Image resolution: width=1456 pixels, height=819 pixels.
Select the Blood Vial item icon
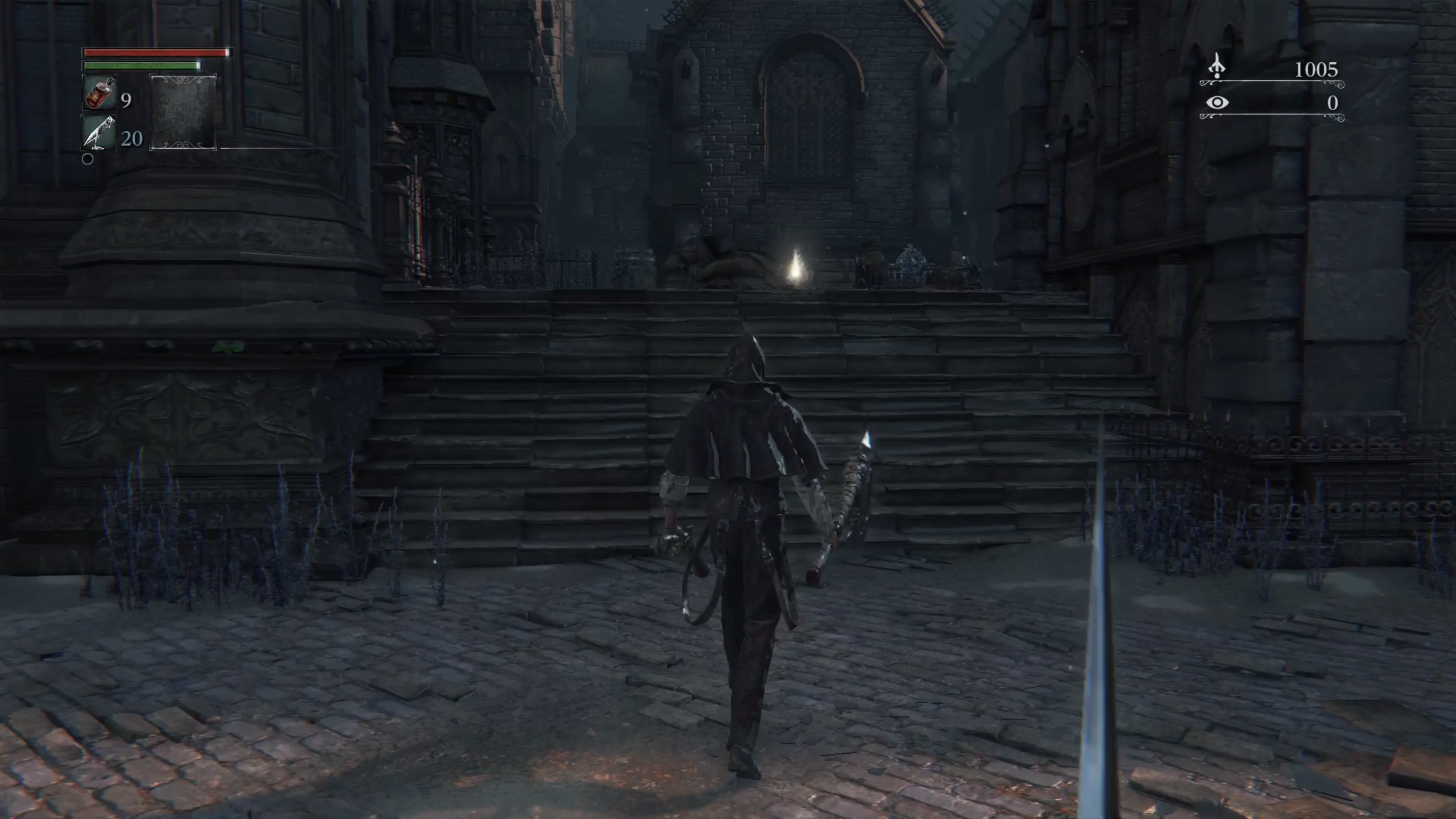pyautogui.click(x=100, y=93)
